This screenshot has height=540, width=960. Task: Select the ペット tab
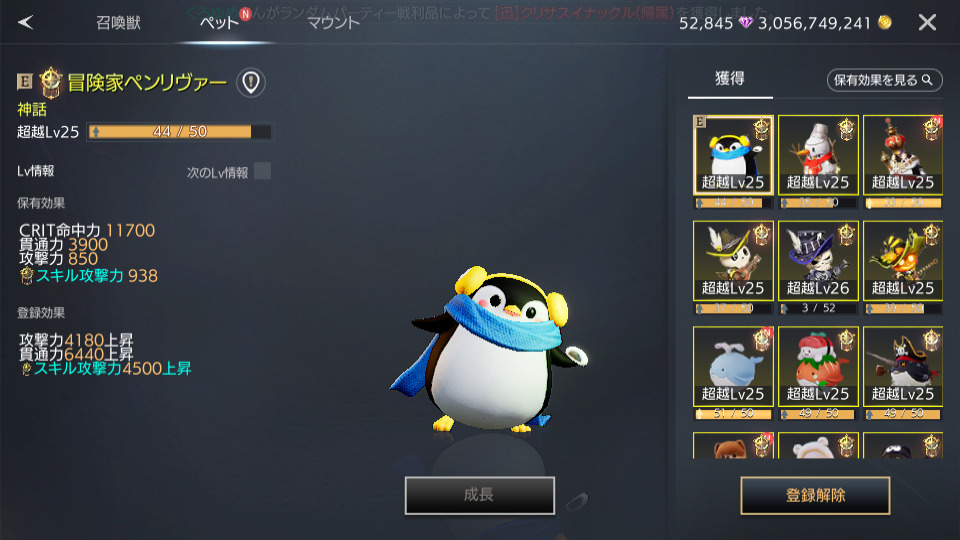click(220, 22)
